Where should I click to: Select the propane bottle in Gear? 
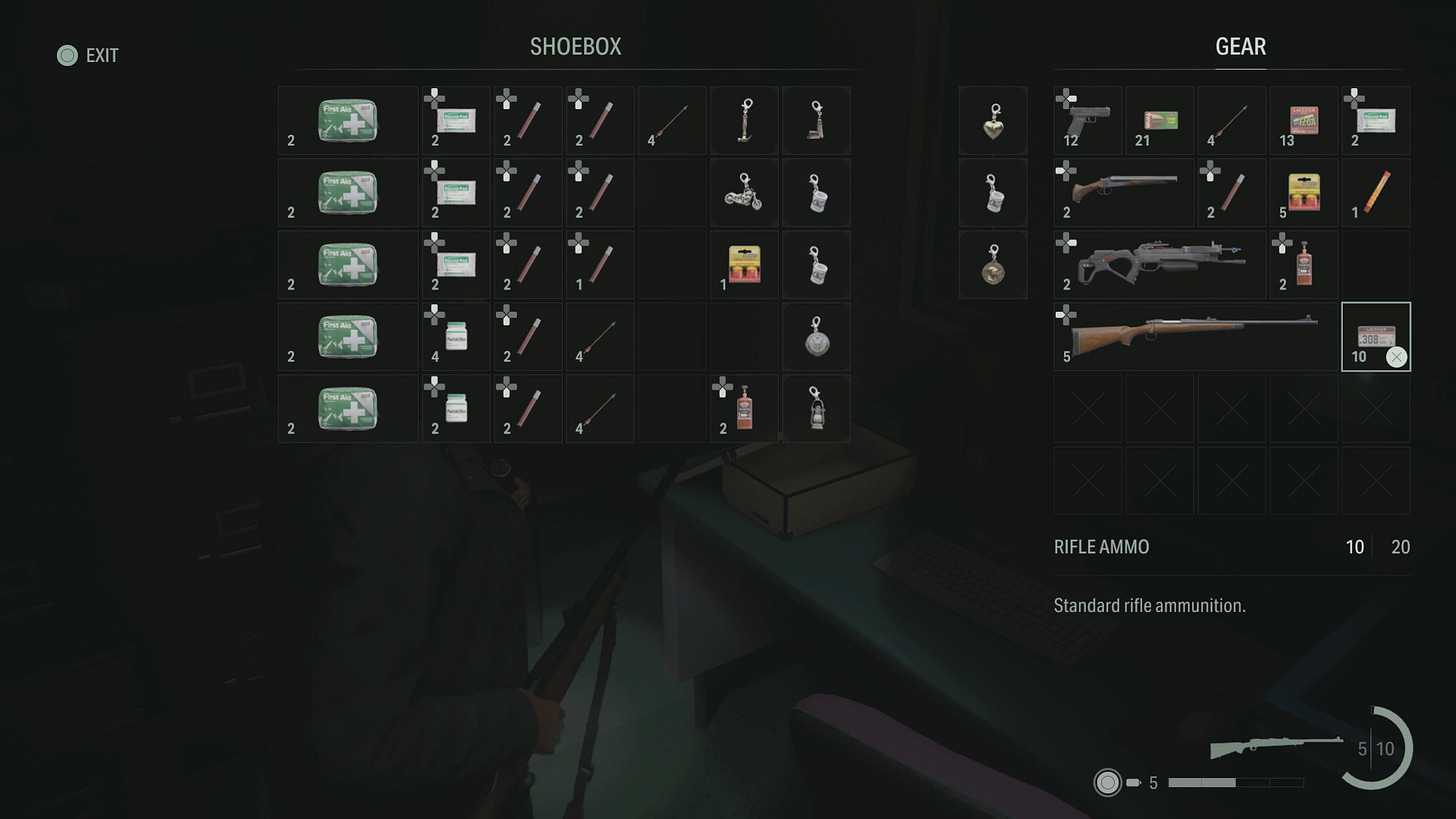pos(1303,264)
